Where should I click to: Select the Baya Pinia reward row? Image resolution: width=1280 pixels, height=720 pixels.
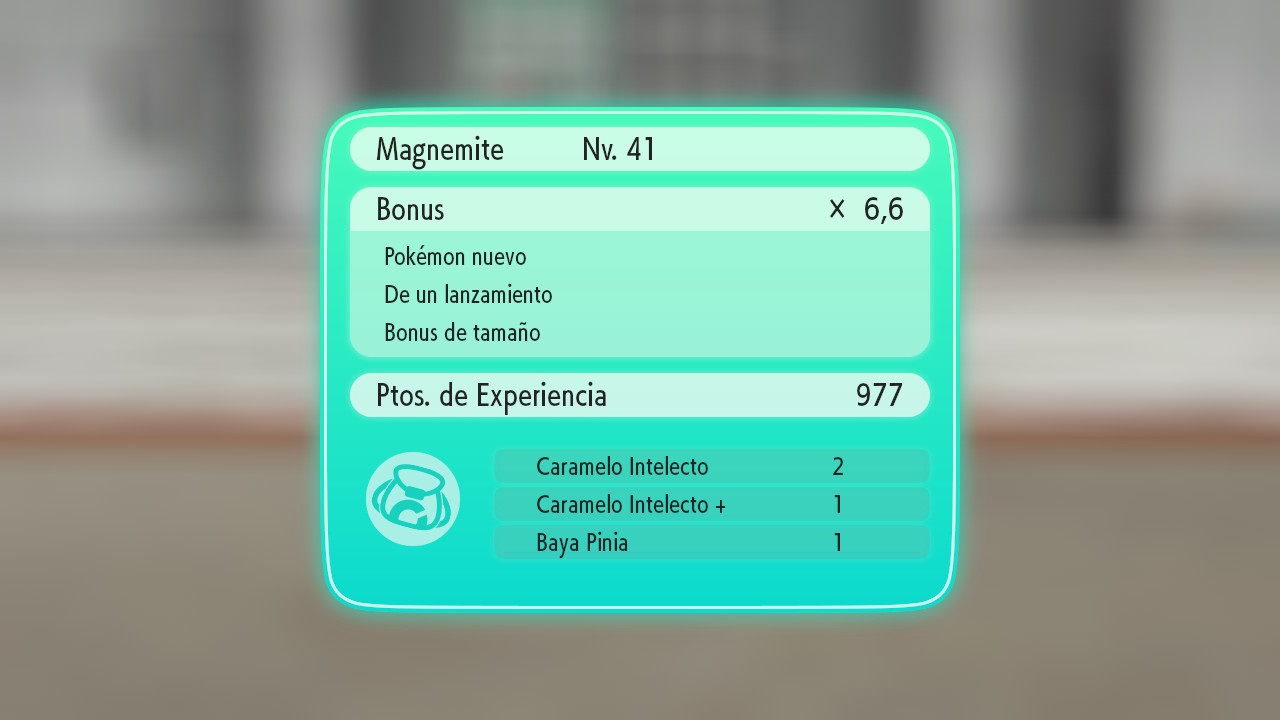pyautogui.click(x=711, y=543)
